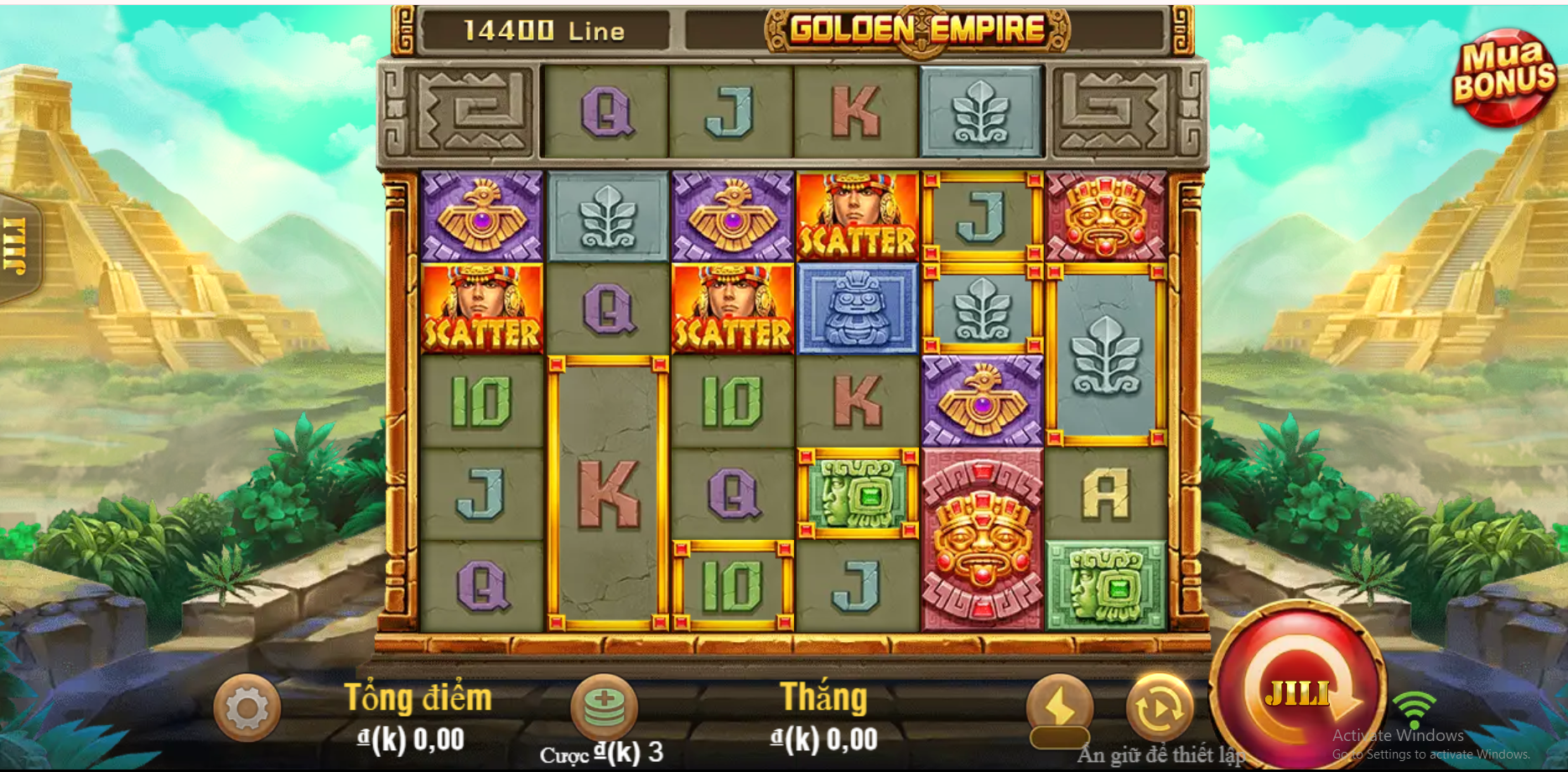Select the Cược 3 bet amount field
This screenshot has width=1568, height=772.
[601, 753]
